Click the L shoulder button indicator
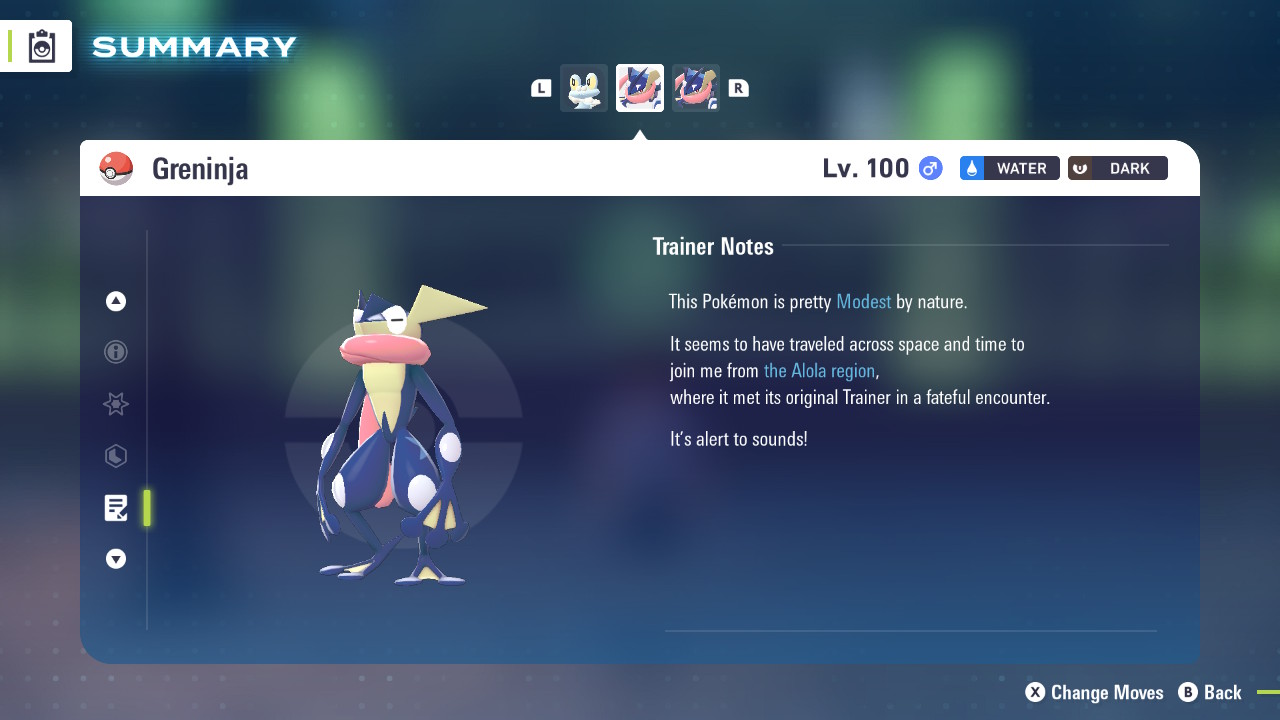Image resolution: width=1280 pixels, height=720 pixels. tap(540, 87)
